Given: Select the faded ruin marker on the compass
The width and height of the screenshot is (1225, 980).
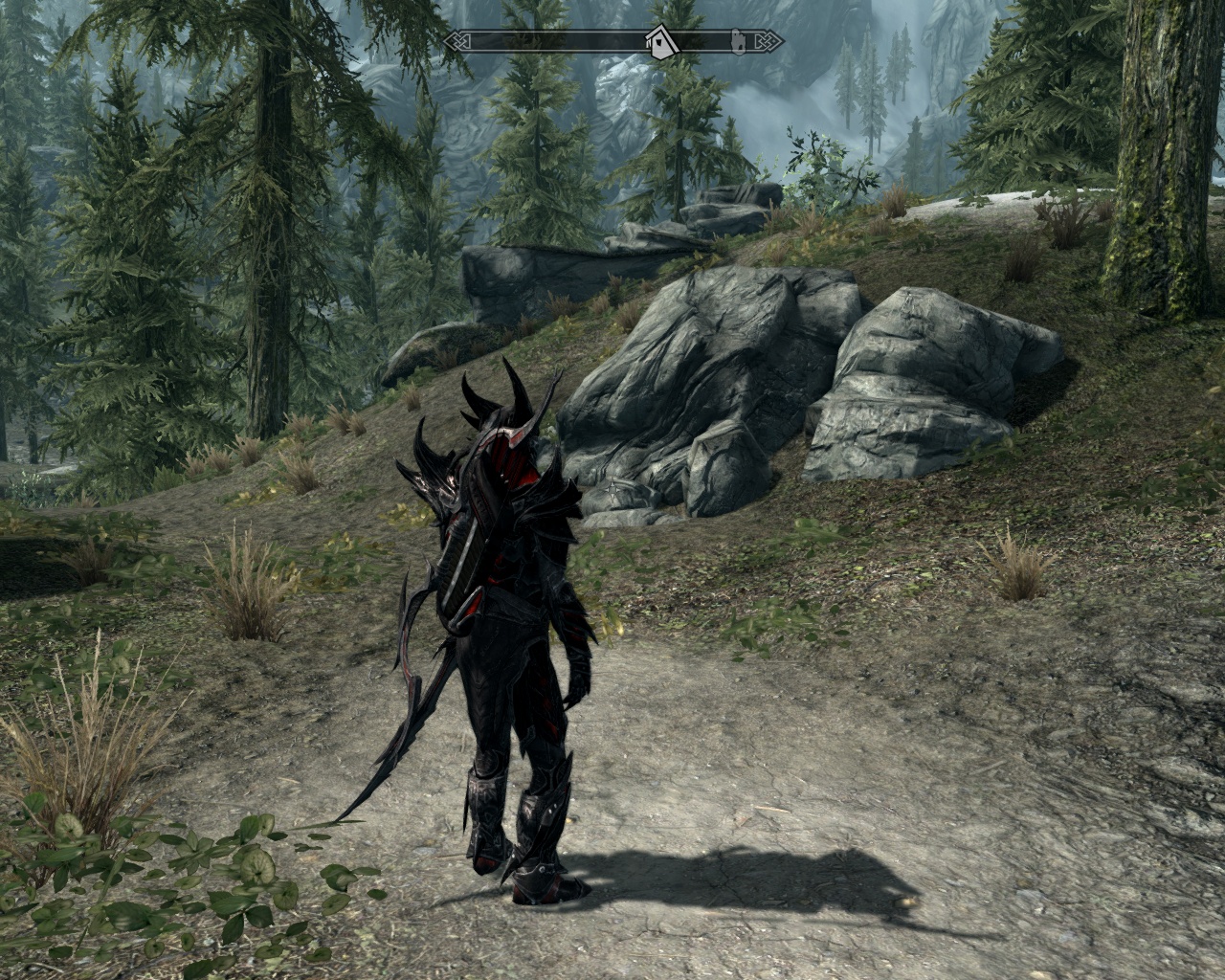Looking at the screenshot, I should (x=739, y=40).
